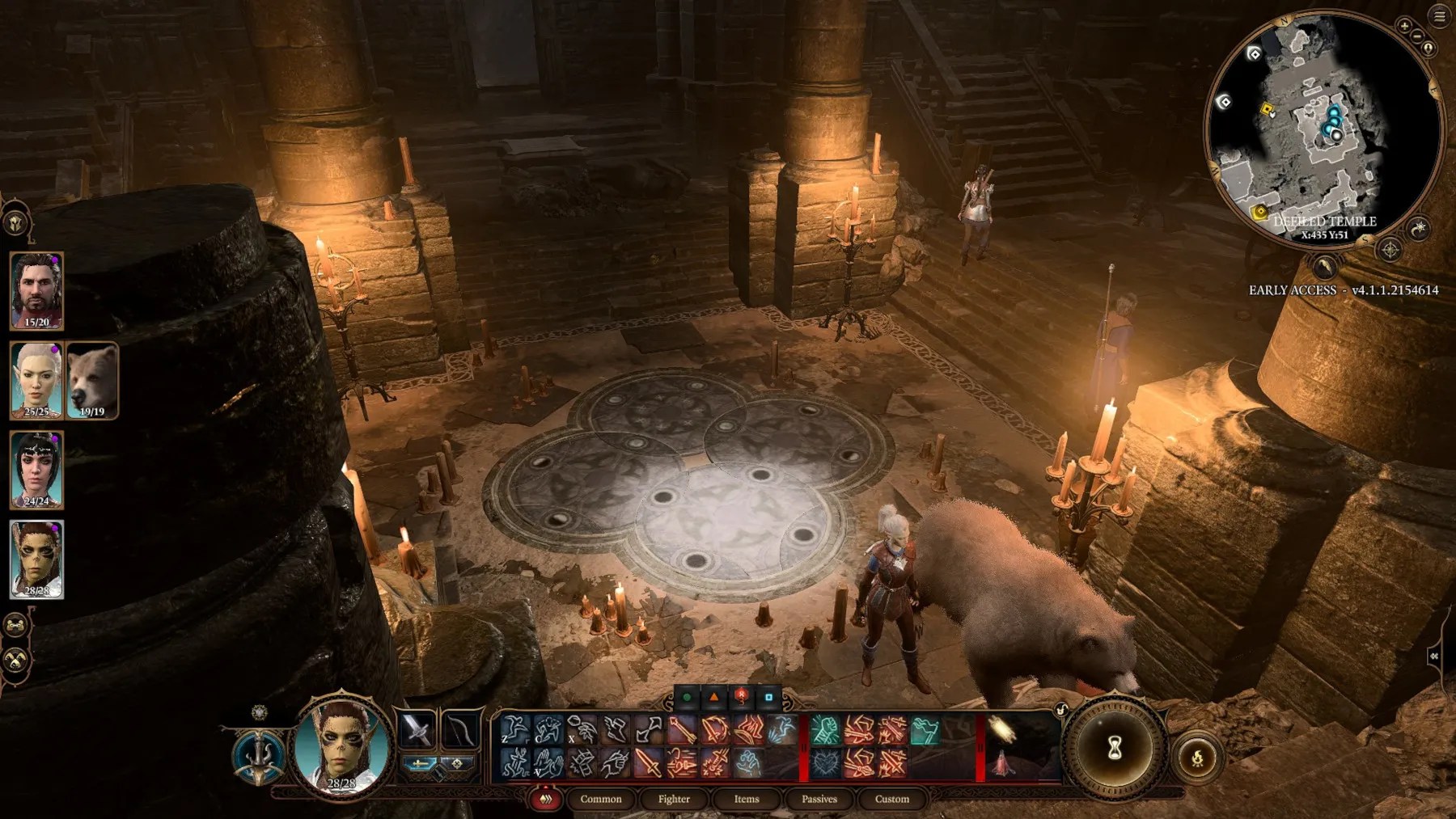Viewport: 1456px width, 819px height.
Task: Select the bear companion portrait
Action: (x=92, y=380)
